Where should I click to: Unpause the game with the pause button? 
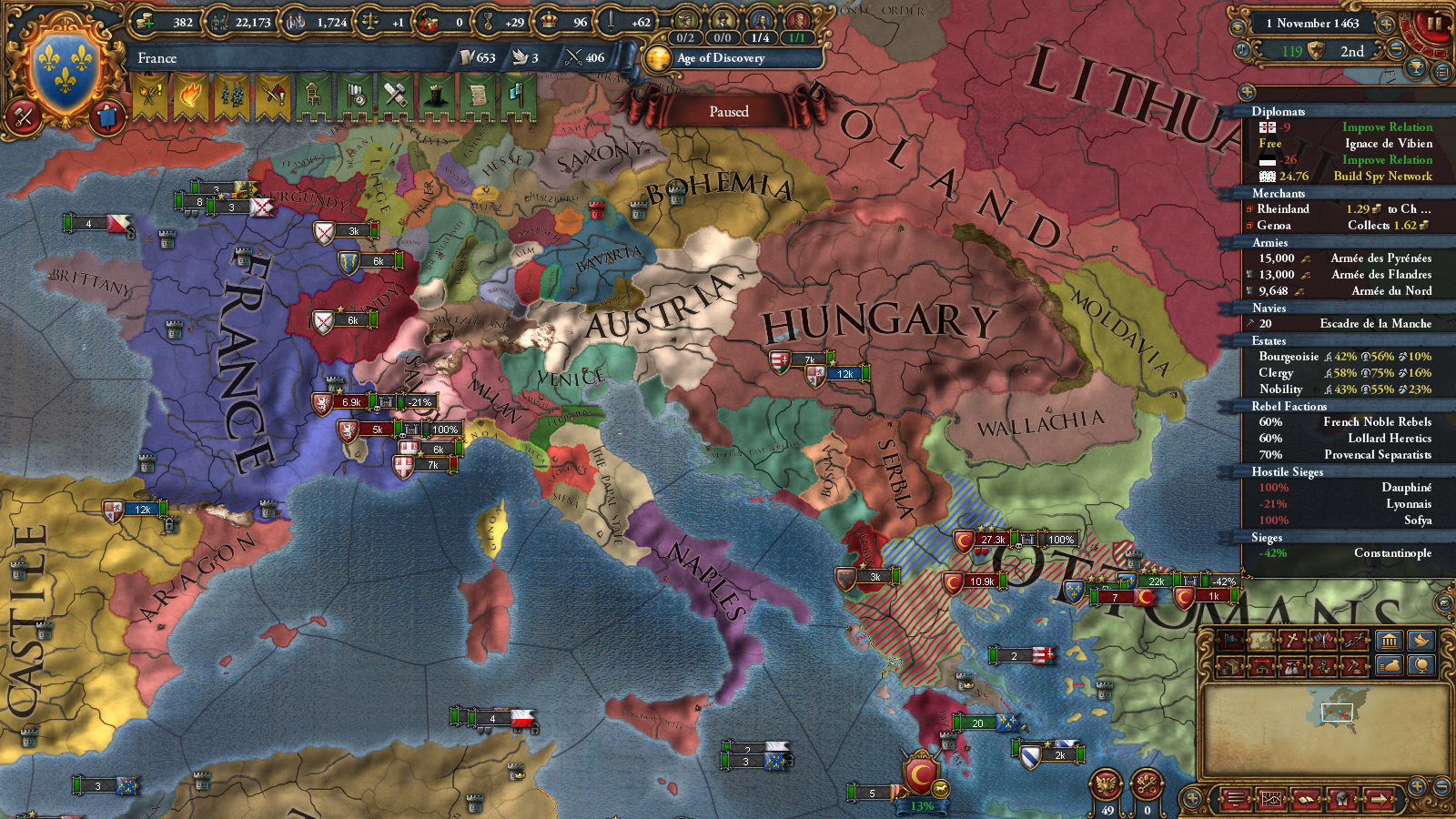(1435, 23)
